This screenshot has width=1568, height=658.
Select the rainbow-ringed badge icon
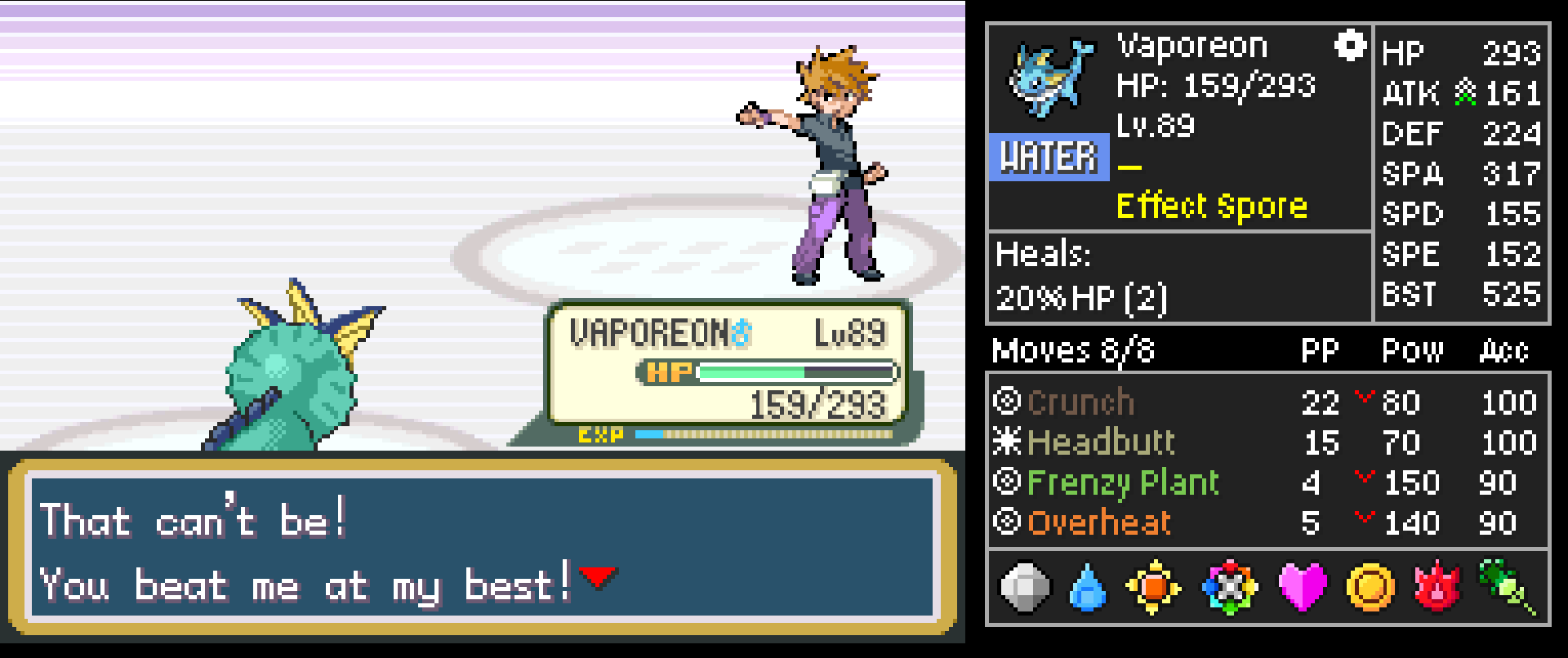pyautogui.click(x=1230, y=587)
